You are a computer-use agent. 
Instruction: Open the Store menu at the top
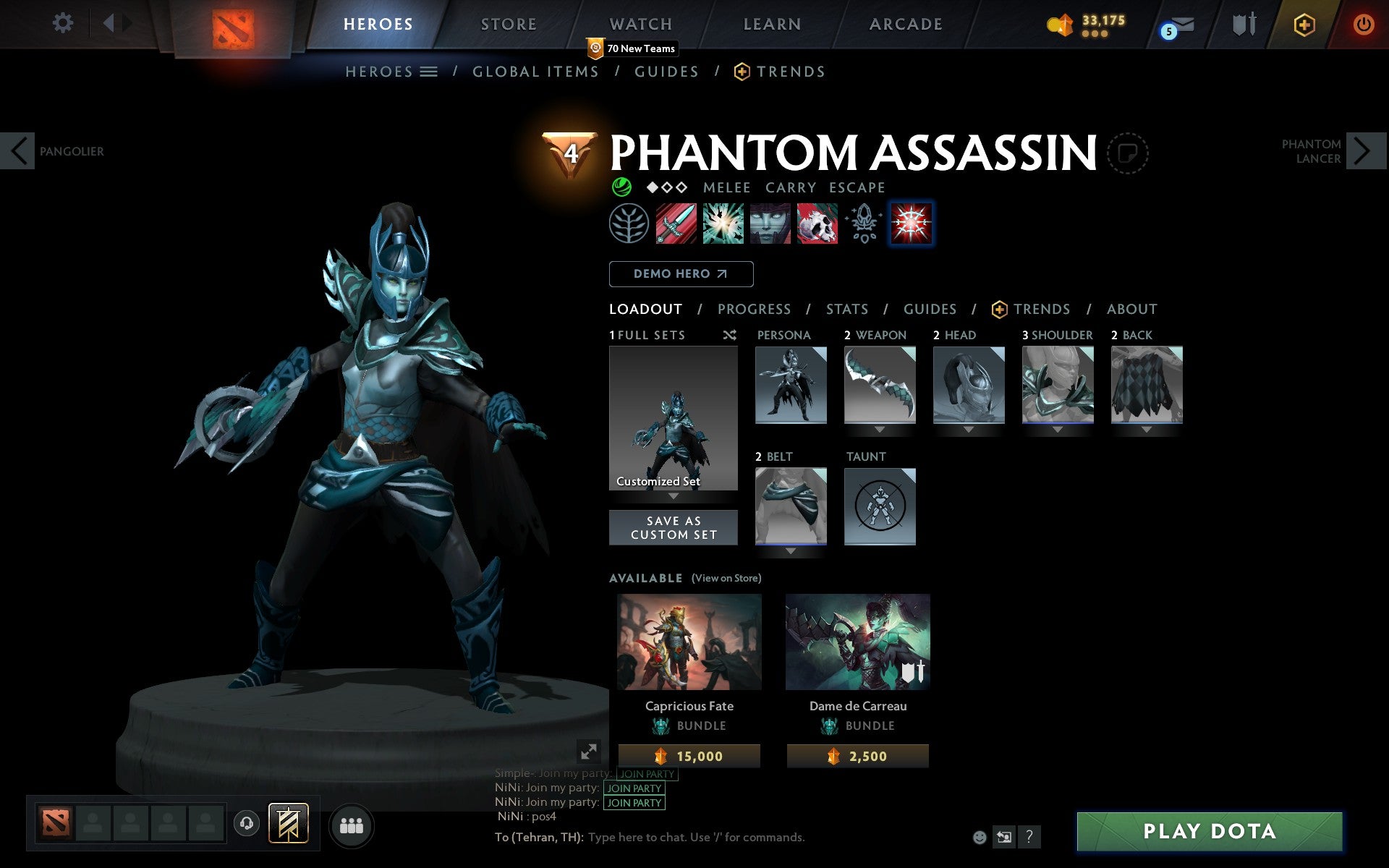pyautogui.click(x=508, y=23)
